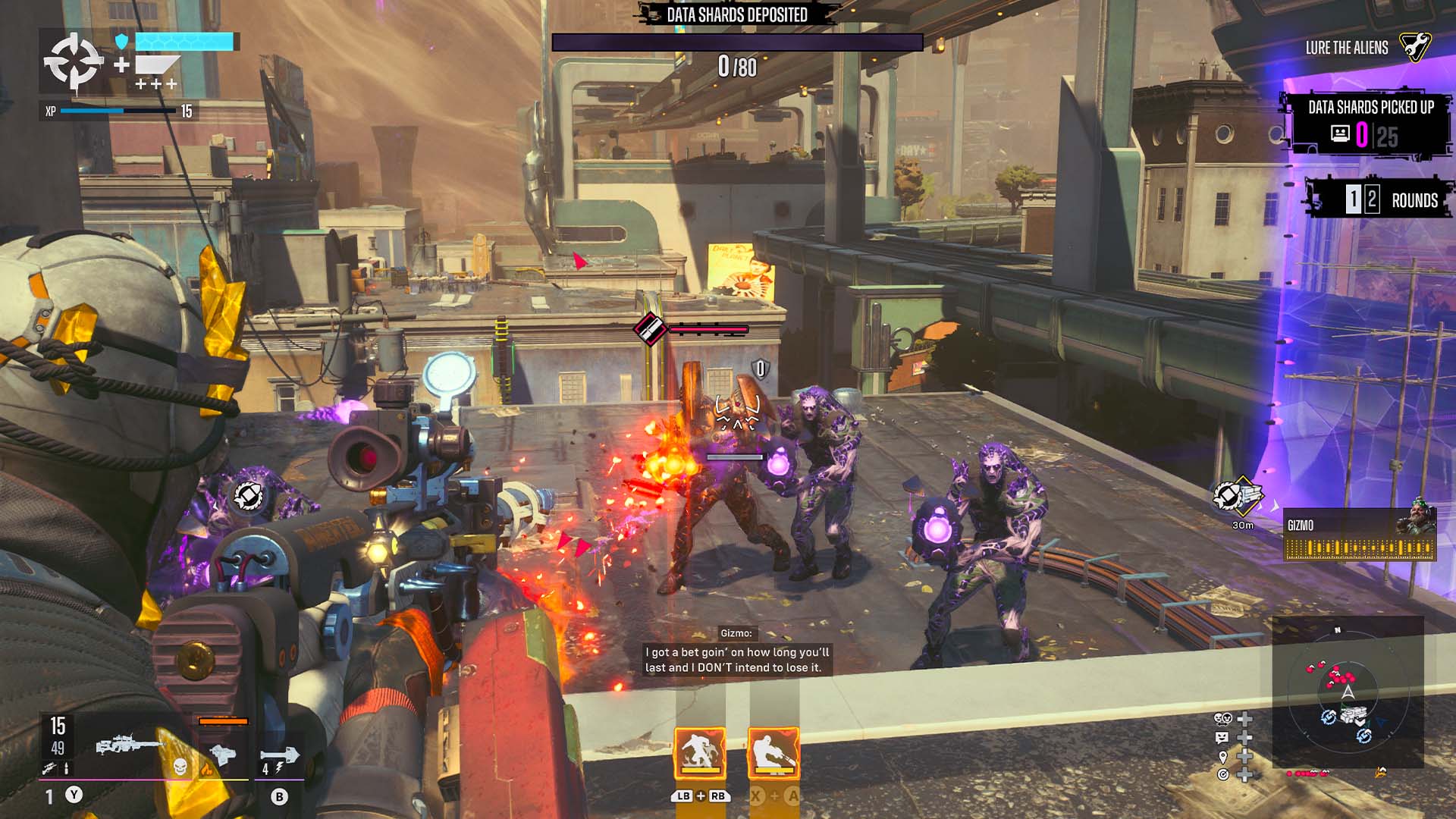Click the ping target icon below the location pin
This screenshot has width=1456, height=819.
[1224, 775]
